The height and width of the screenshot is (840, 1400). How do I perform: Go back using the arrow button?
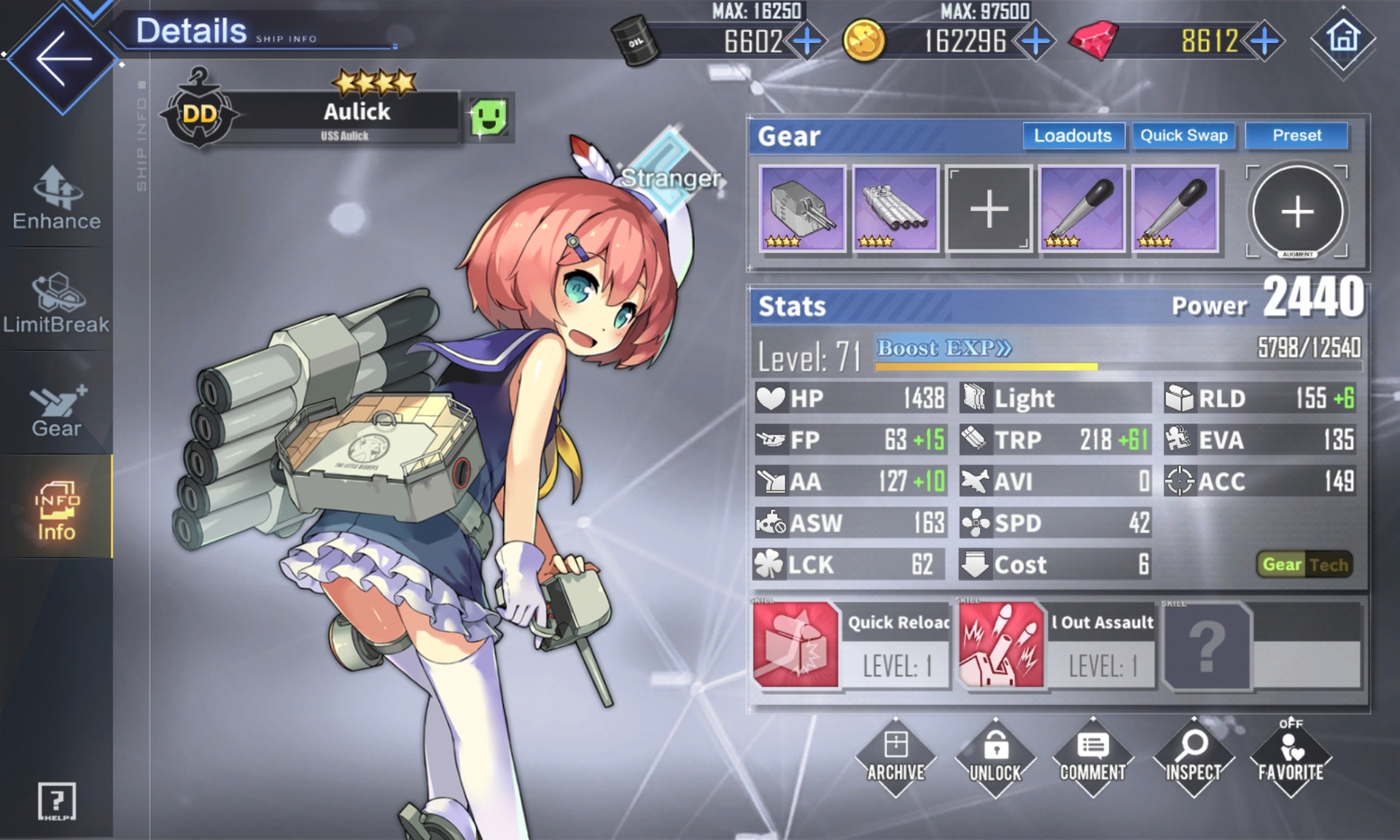[62, 58]
